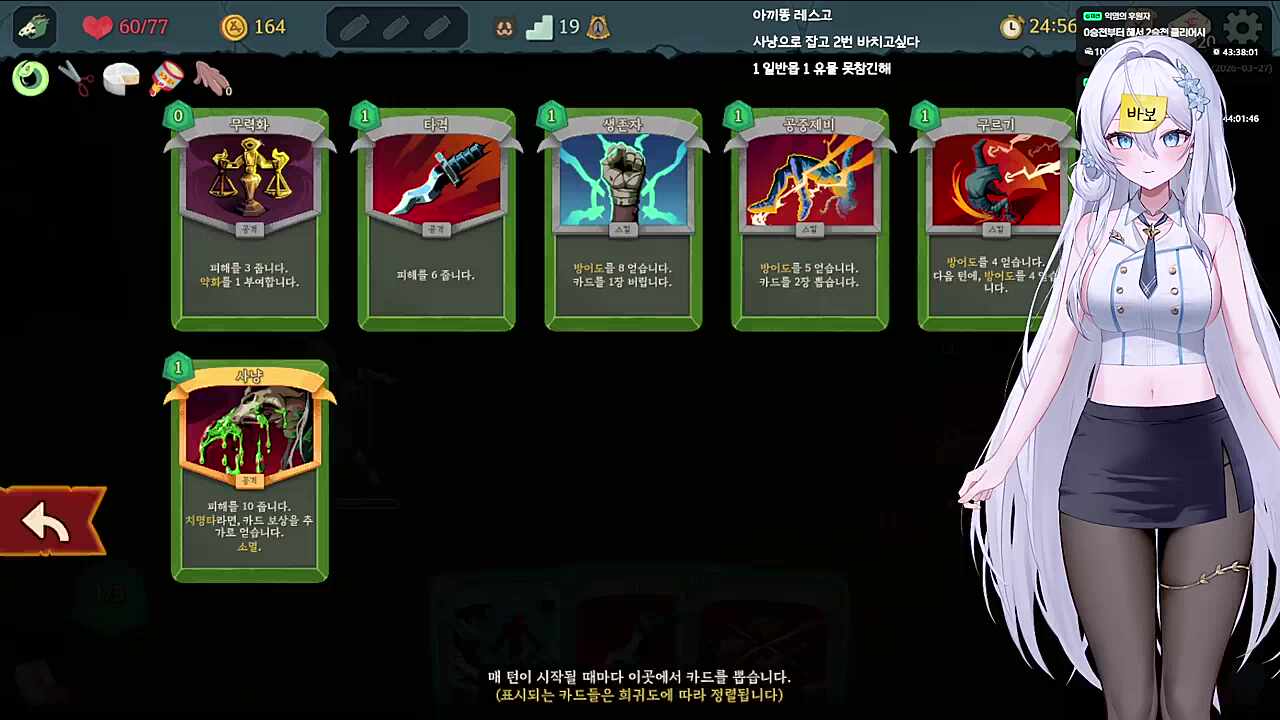The height and width of the screenshot is (720, 1280).
Task: Click the stairs floor progress icon
Action: [539, 27]
